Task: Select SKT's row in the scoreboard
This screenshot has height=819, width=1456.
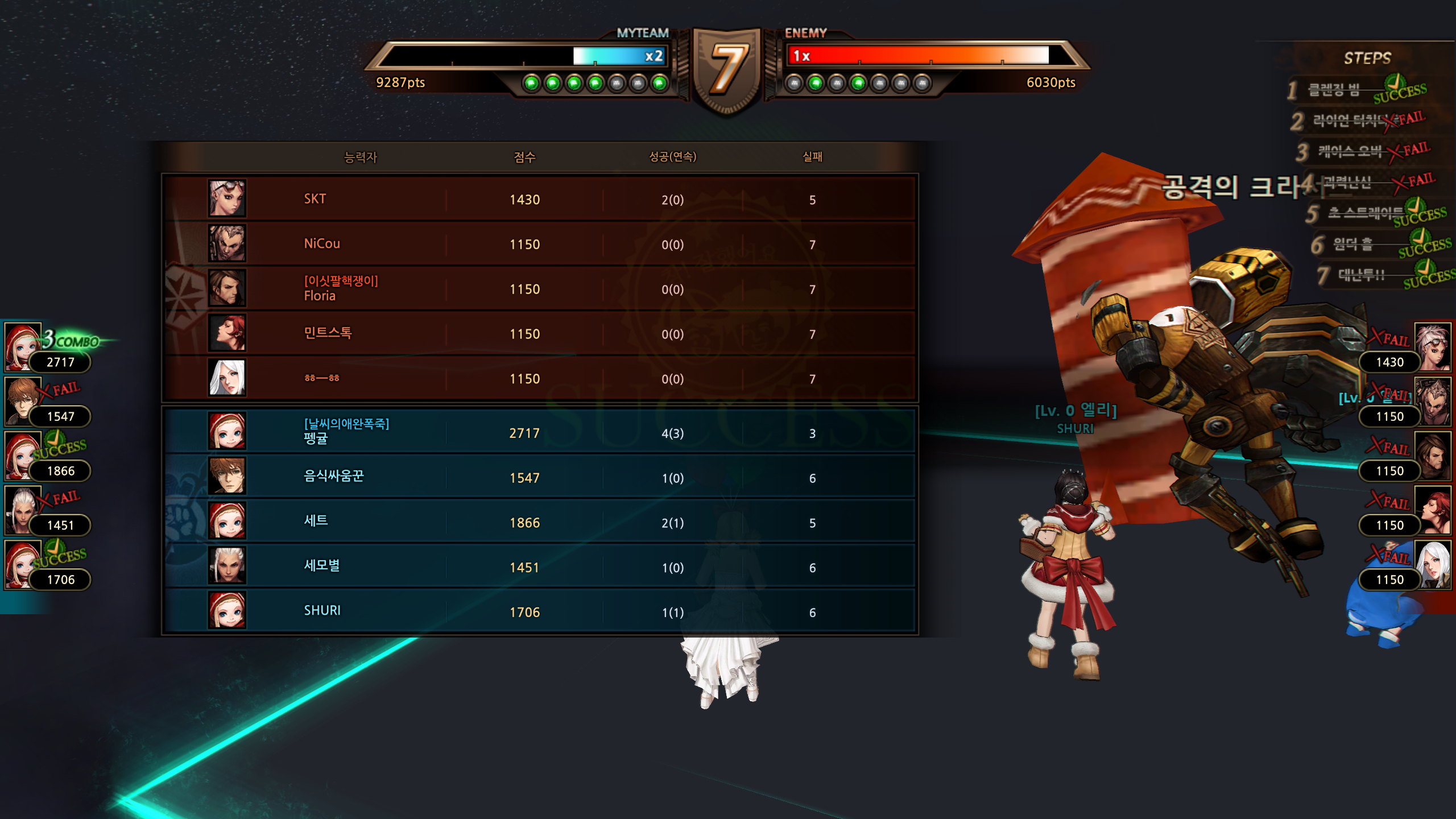Action: (539, 199)
